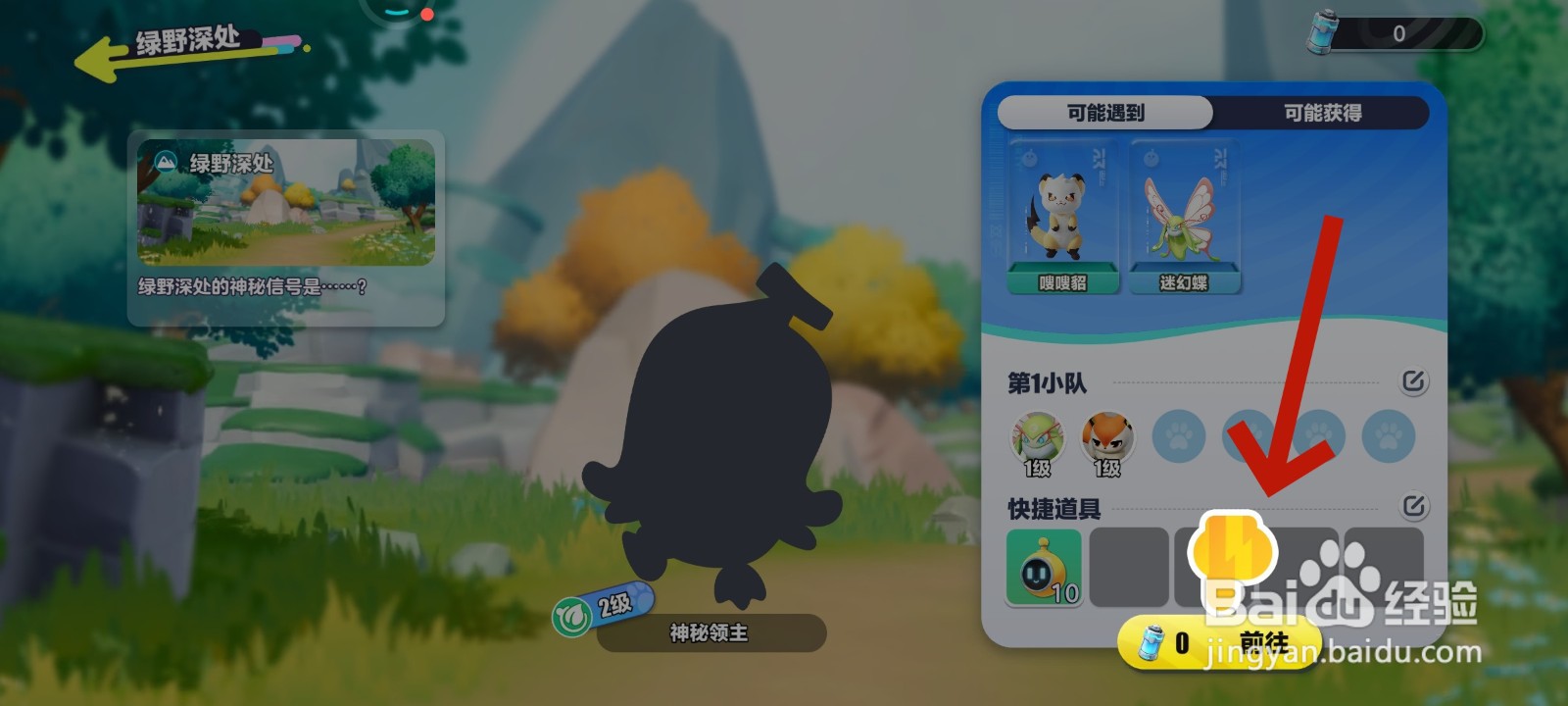Click the yellow back arrow beside 绿野深处
This screenshot has width=1568, height=706.
(x=98, y=47)
